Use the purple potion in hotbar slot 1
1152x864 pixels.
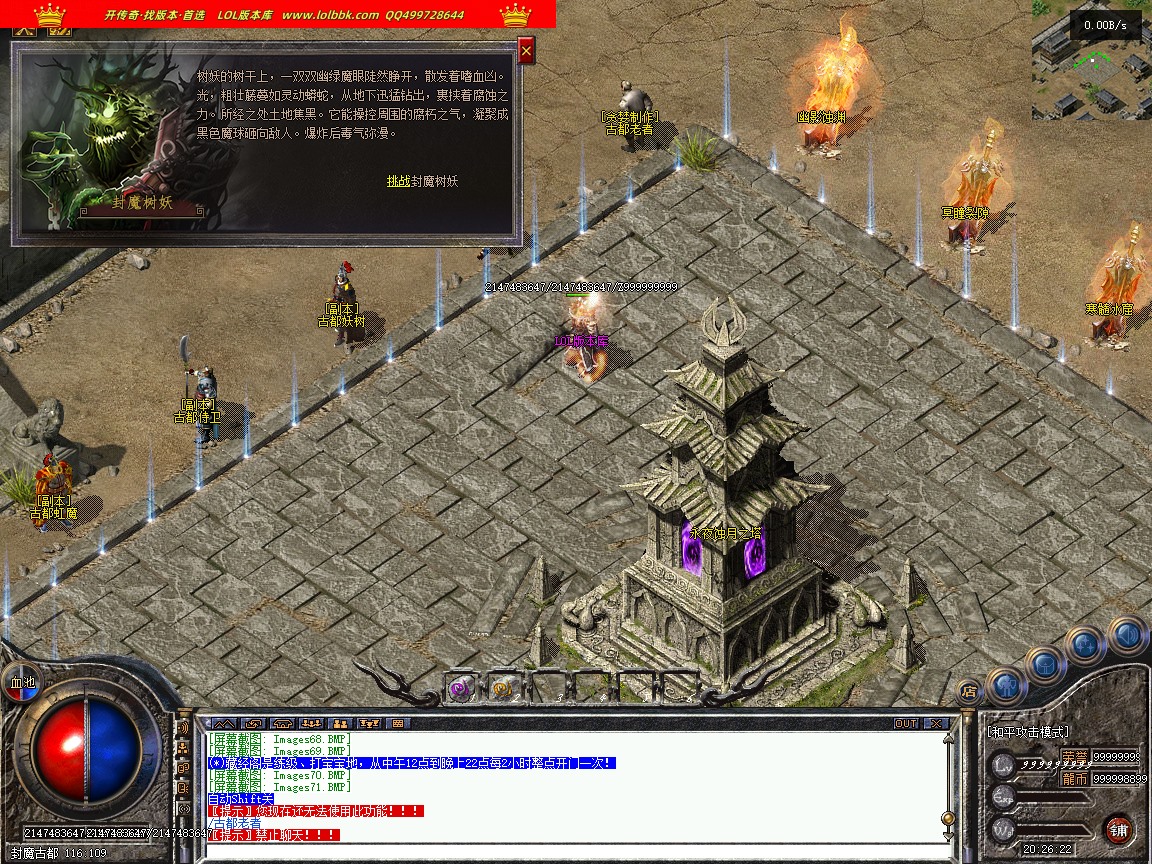tap(460, 687)
